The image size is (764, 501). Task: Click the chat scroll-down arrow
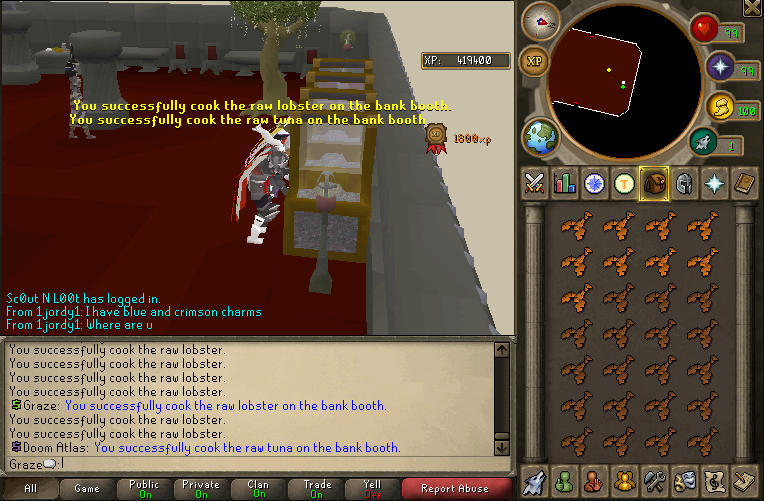502,448
